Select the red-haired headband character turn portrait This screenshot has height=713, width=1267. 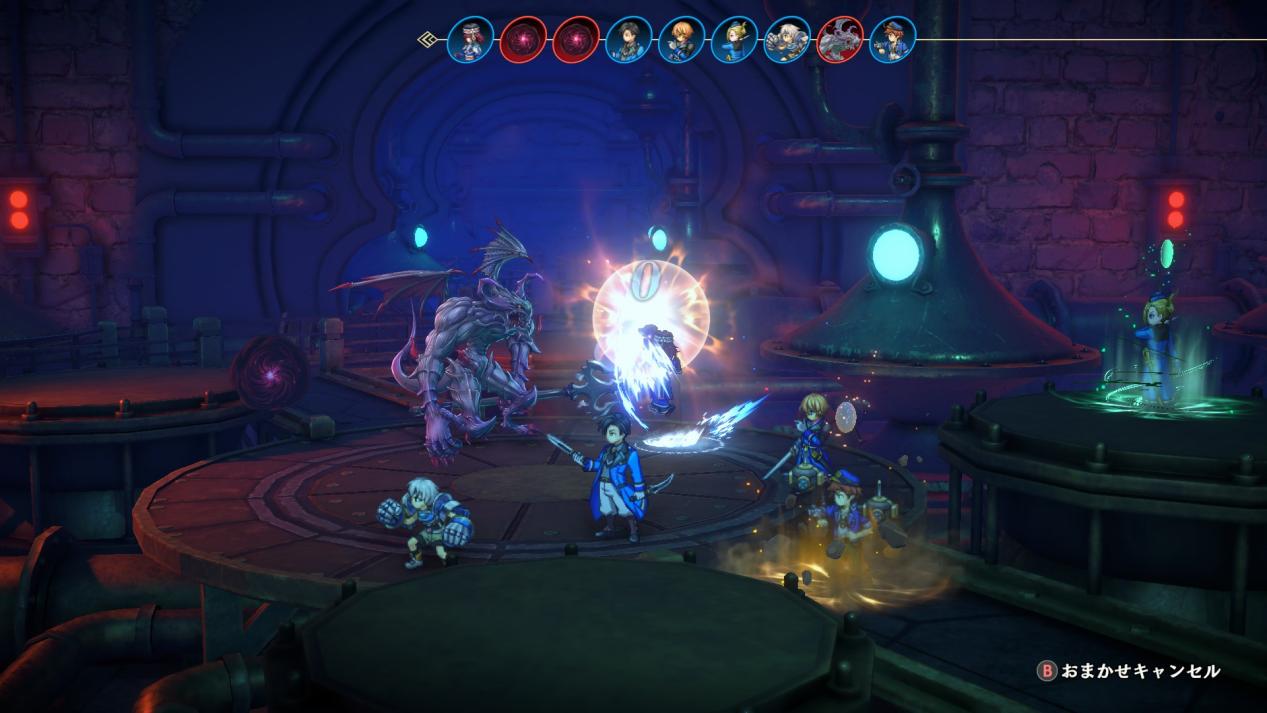(x=470, y=40)
